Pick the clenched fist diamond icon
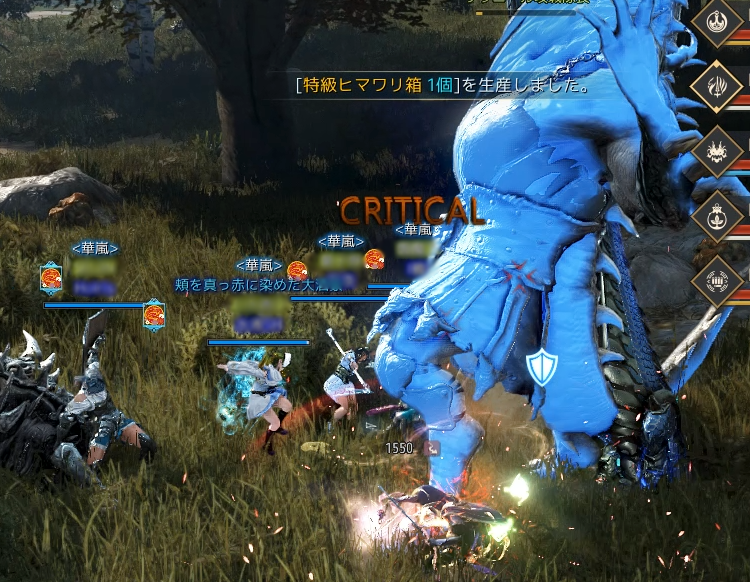750x582 pixels. pyautogui.click(x=718, y=275)
